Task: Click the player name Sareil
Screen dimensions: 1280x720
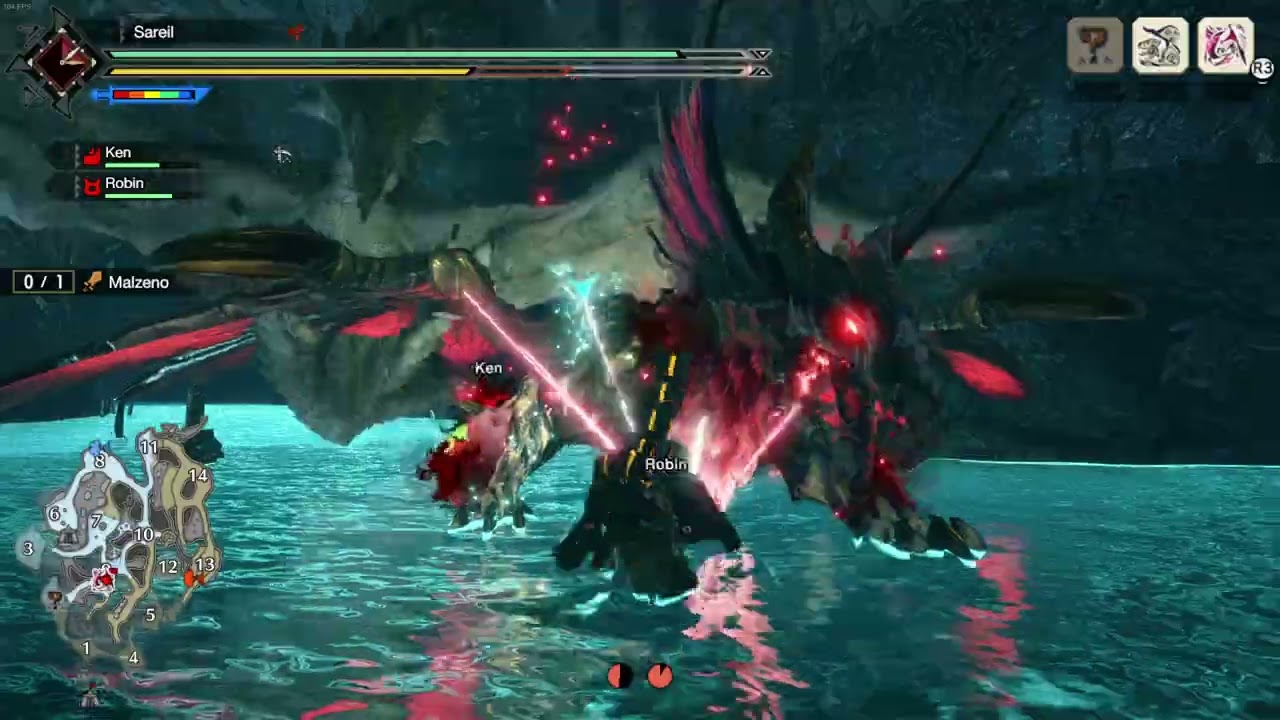Action: pyautogui.click(x=155, y=32)
